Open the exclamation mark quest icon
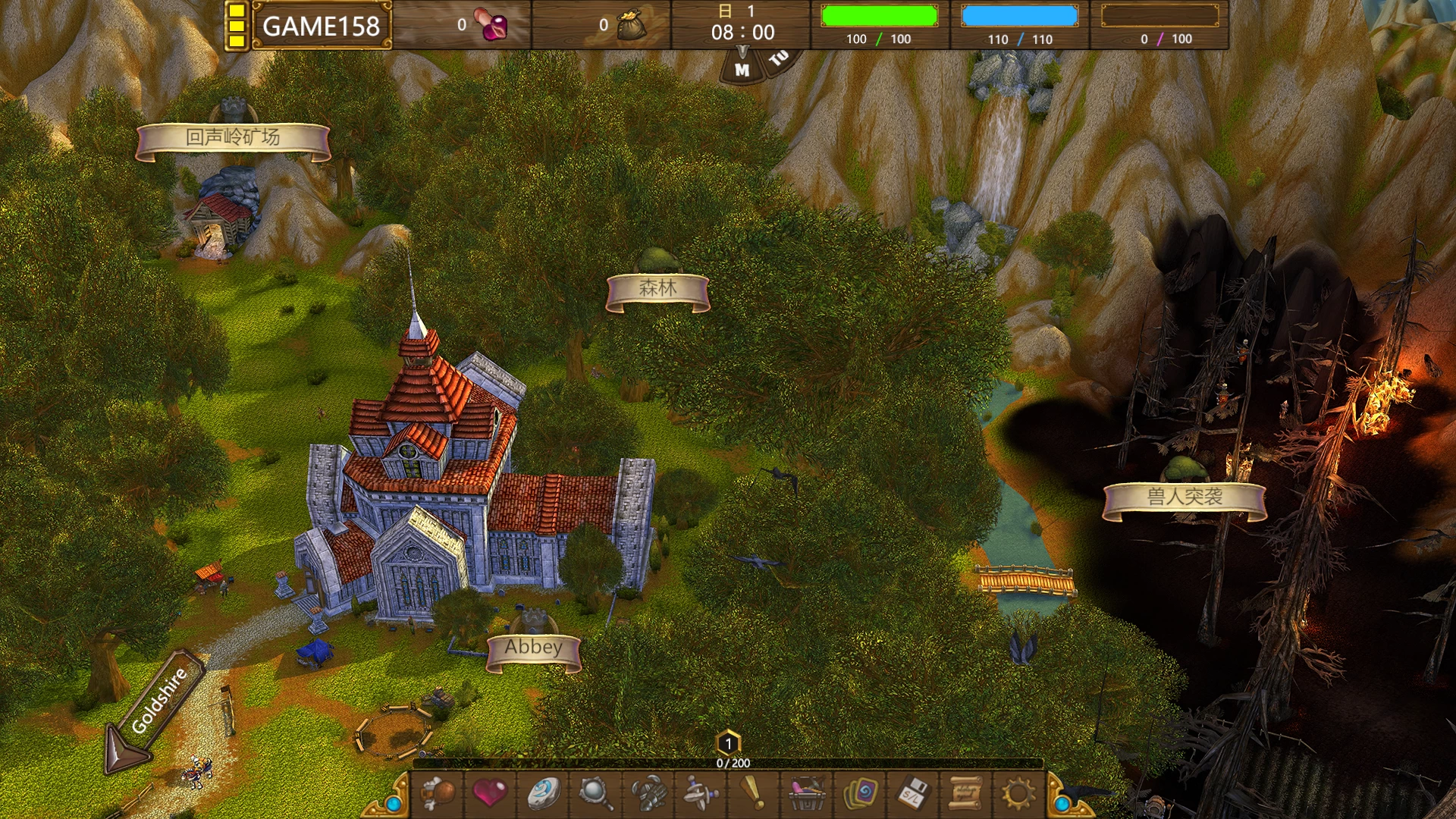The width and height of the screenshot is (1456, 819). pos(752,793)
